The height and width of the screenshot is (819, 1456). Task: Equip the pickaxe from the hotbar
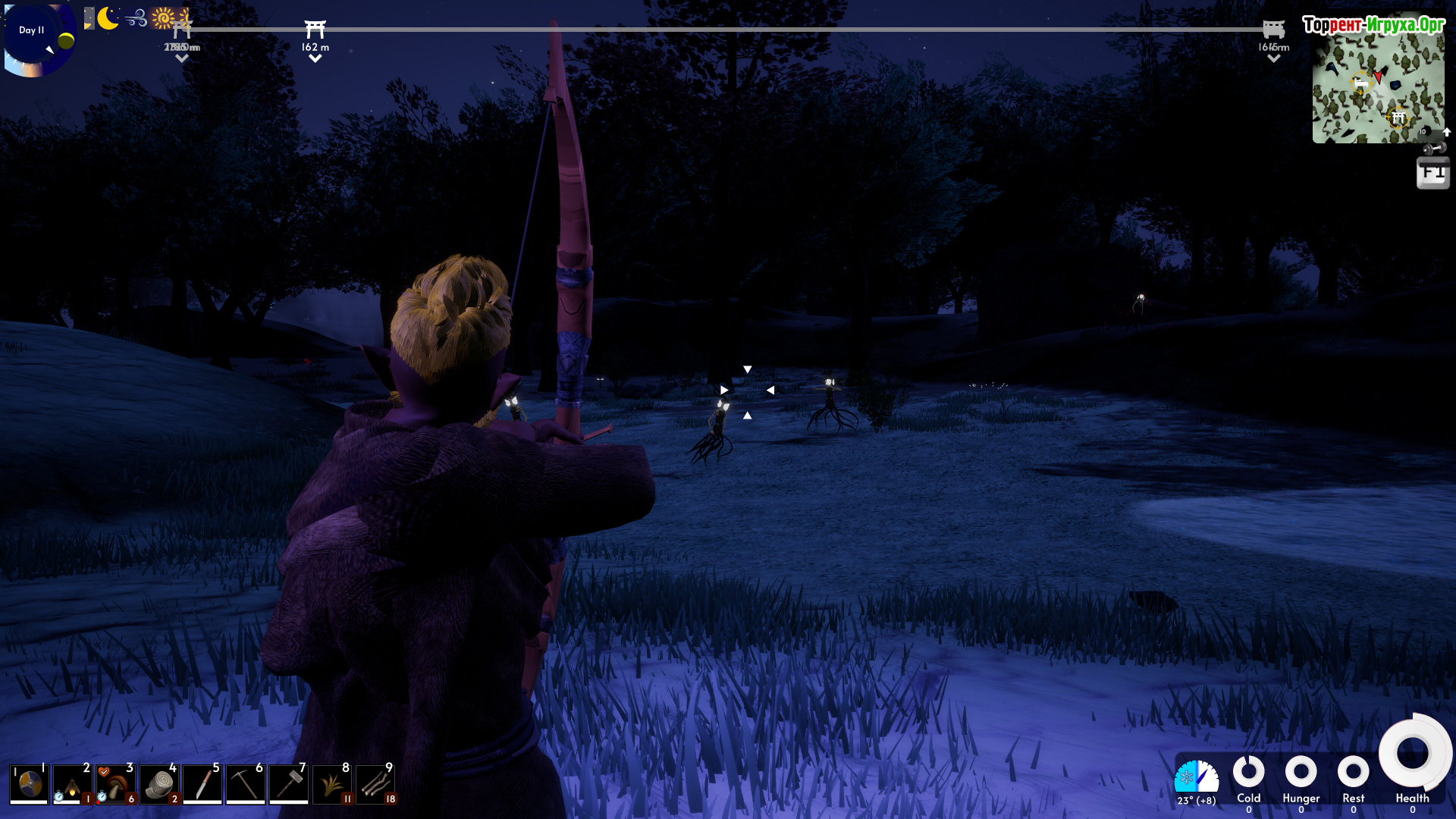[246, 783]
